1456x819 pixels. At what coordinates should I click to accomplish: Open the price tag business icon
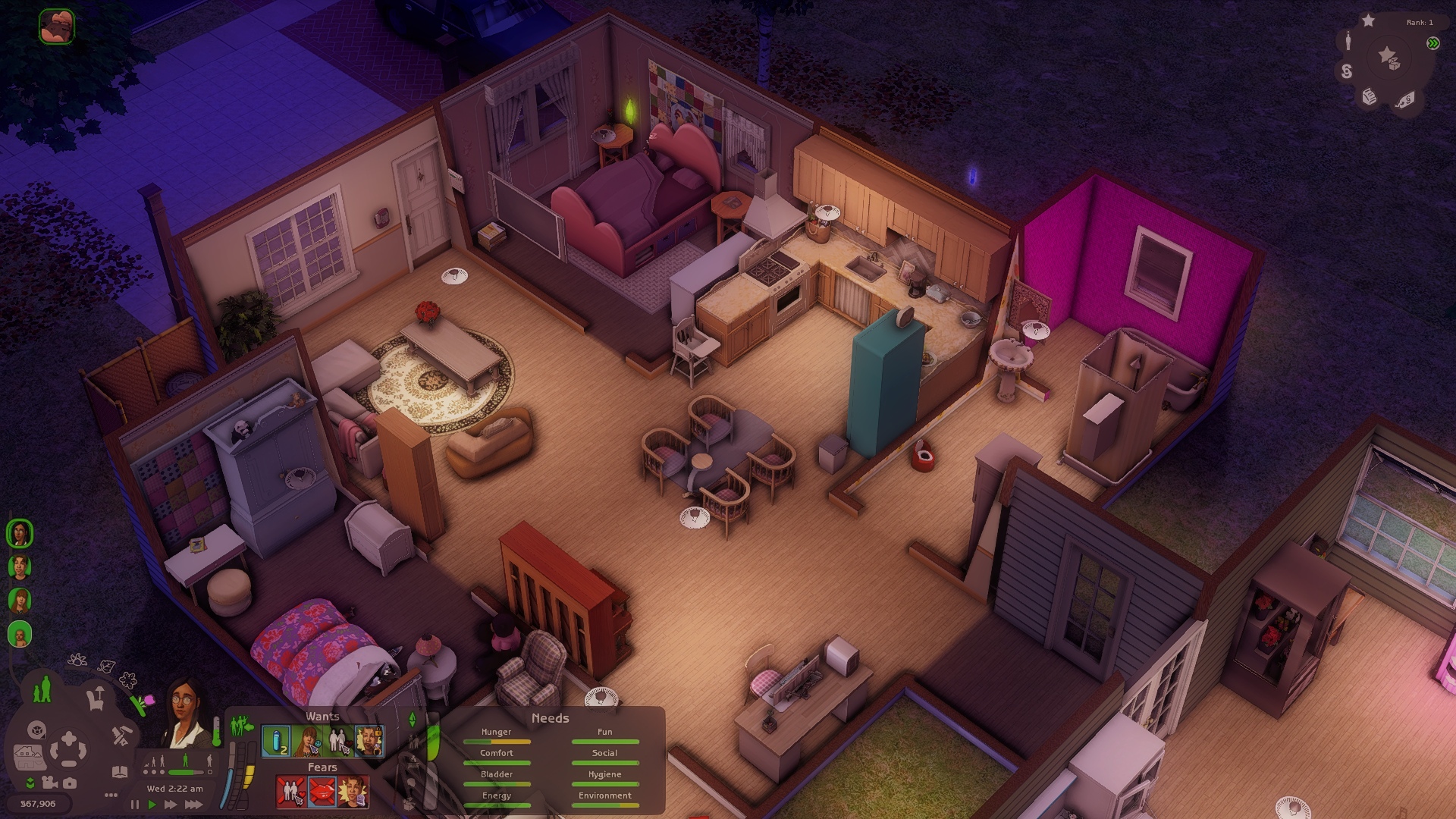coord(1404,99)
